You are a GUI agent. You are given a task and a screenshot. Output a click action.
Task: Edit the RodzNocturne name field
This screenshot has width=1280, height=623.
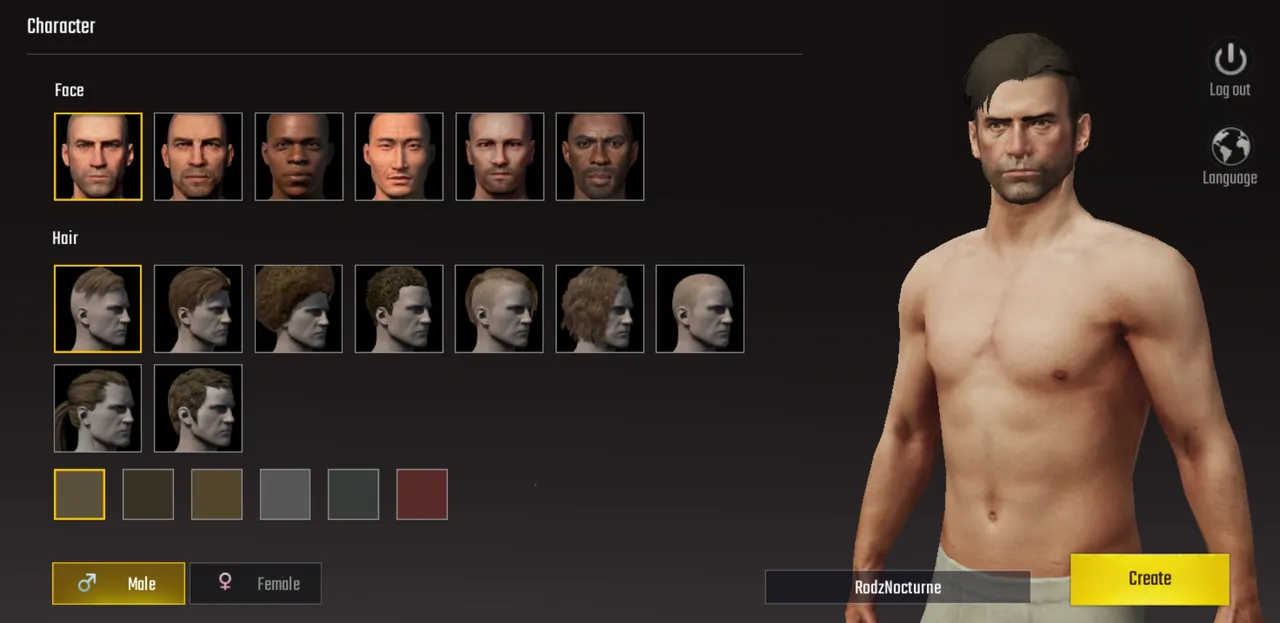click(x=897, y=587)
